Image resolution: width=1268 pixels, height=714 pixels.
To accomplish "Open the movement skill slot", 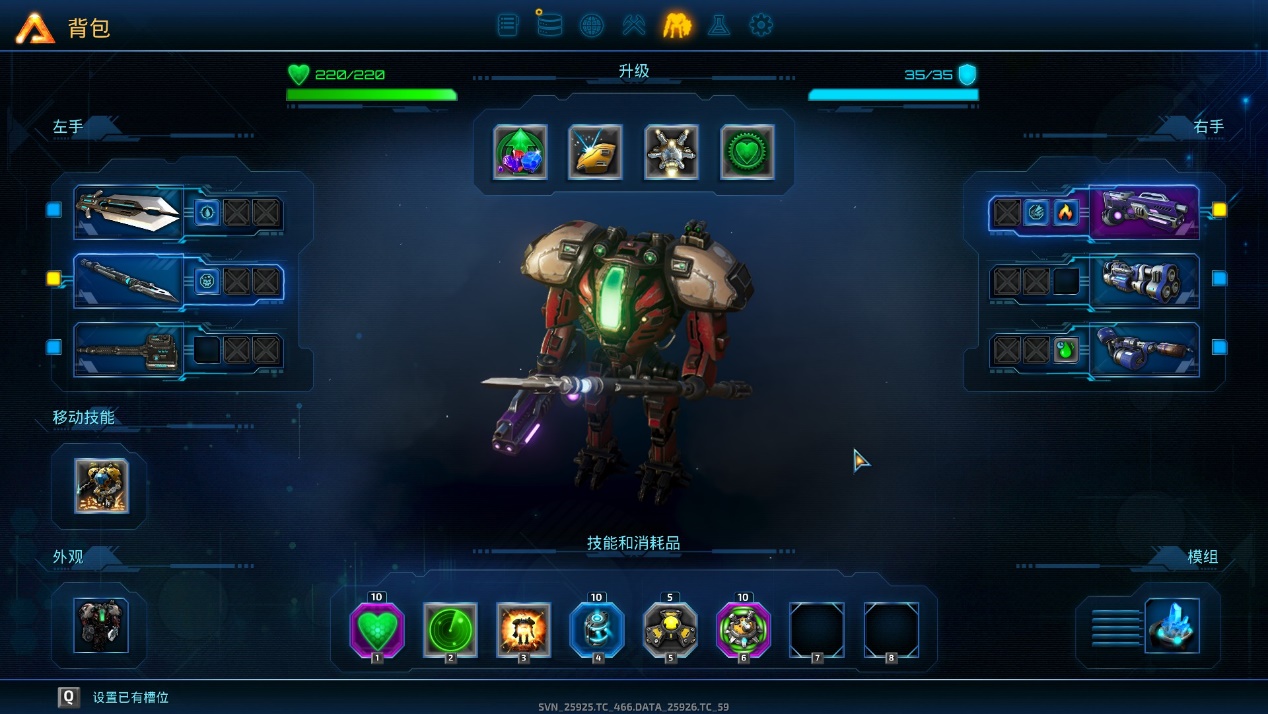I will pos(101,486).
